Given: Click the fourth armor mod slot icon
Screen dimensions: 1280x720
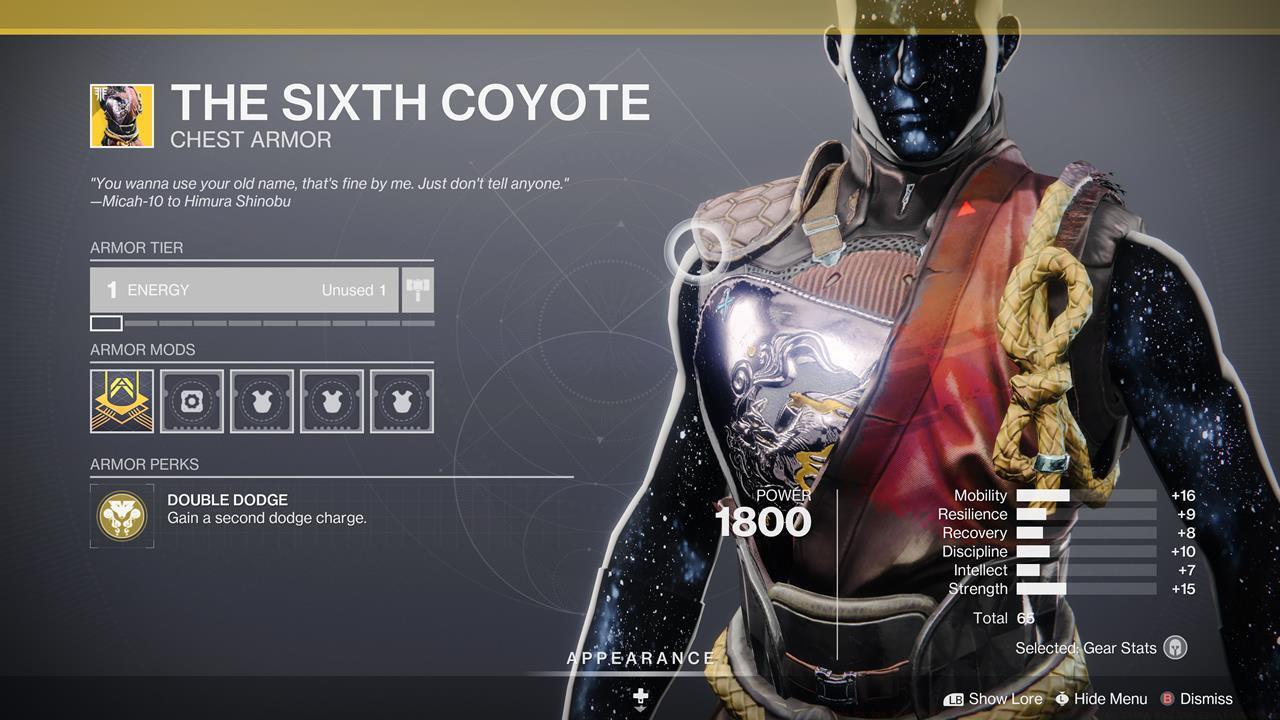Looking at the screenshot, I should [x=331, y=401].
